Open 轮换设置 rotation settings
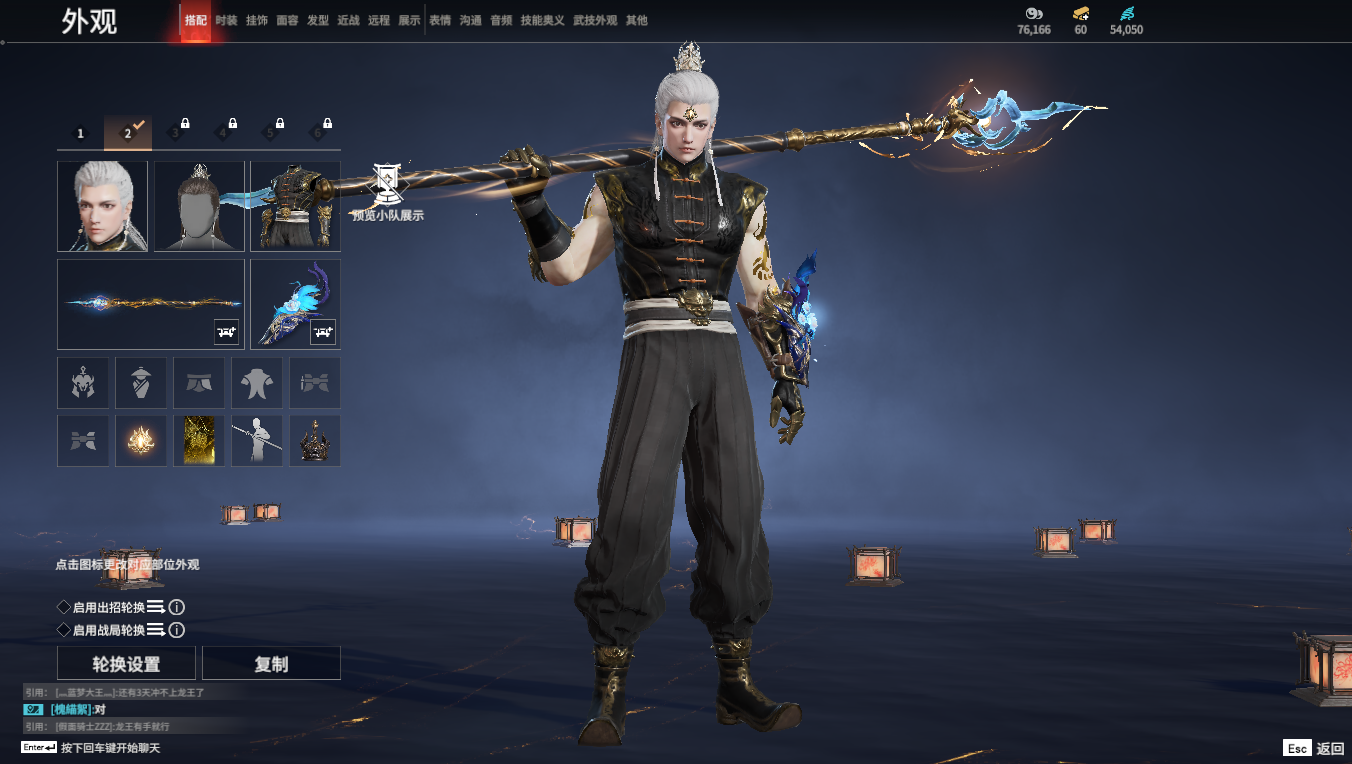The width and height of the screenshot is (1352, 764). pos(126,664)
